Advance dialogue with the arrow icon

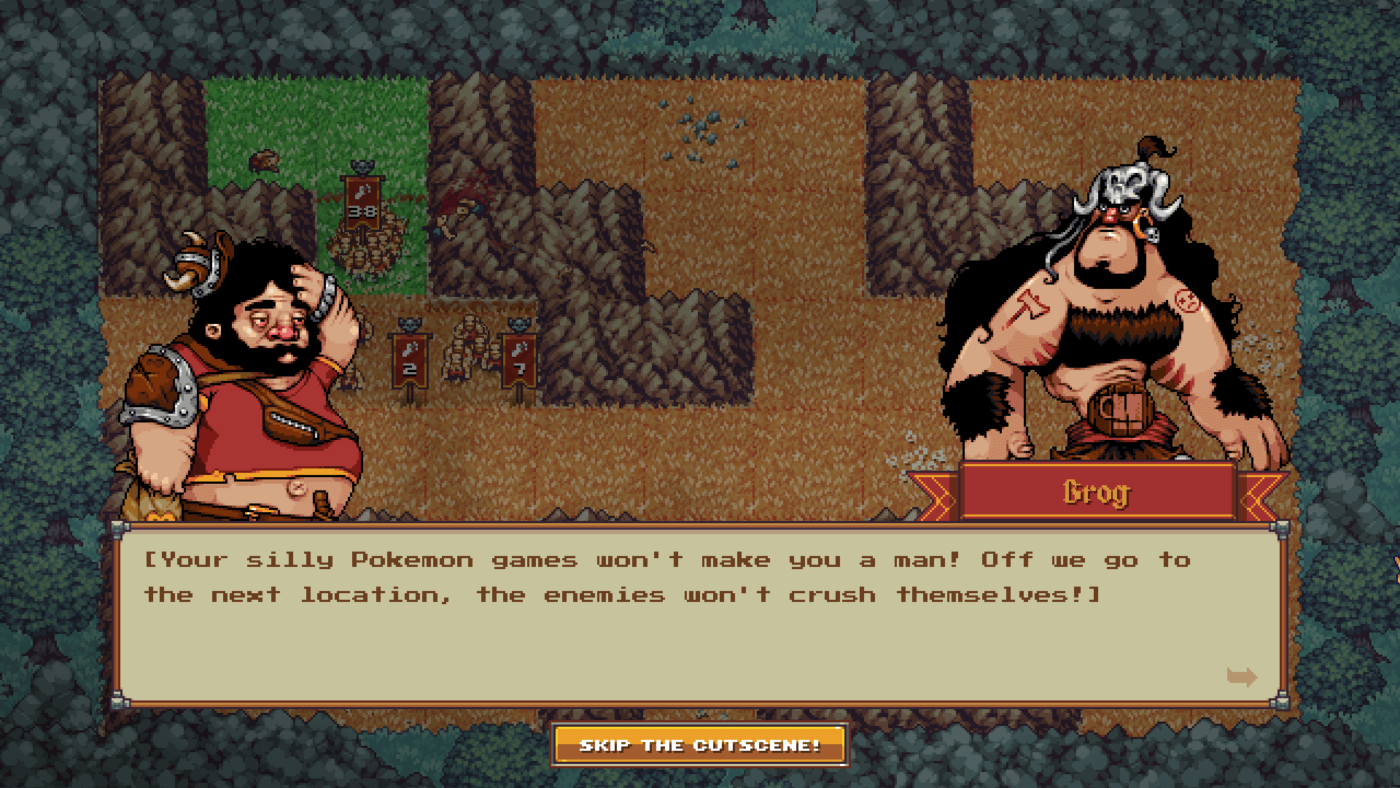[1241, 677]
